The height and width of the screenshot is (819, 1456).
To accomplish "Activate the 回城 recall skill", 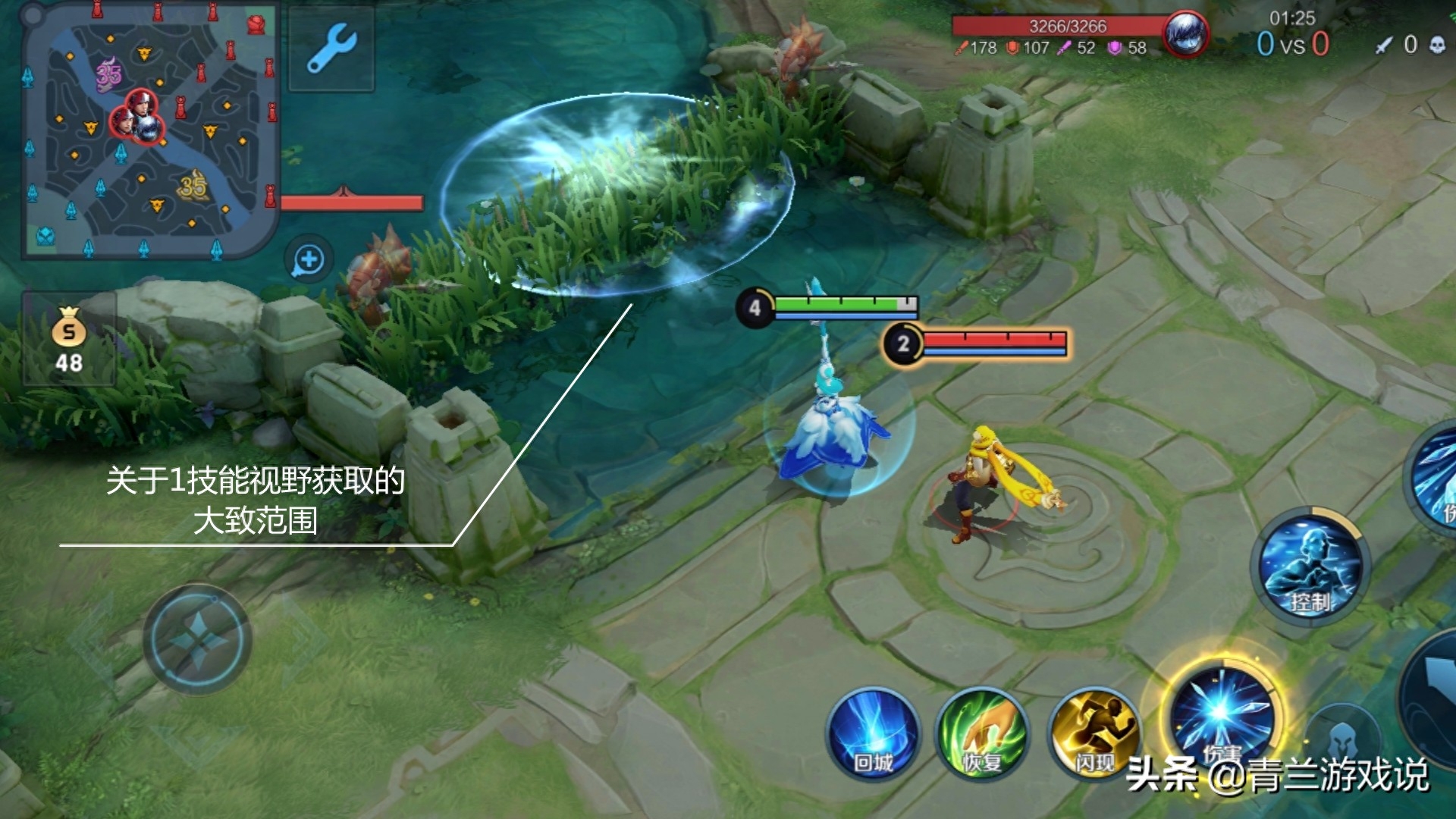I will tap(873, 734).
